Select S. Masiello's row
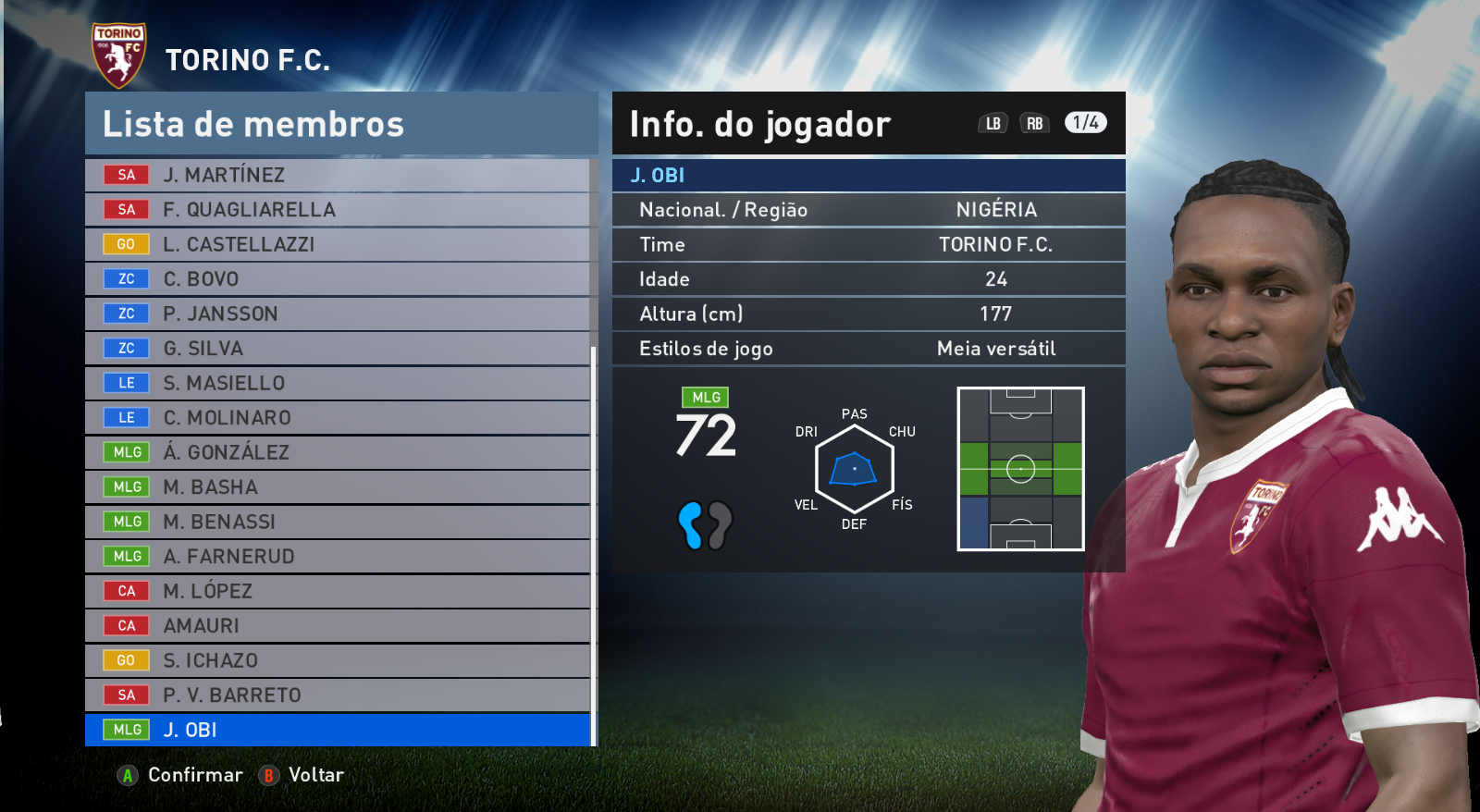Image resolution: width=1480 pixels, height=812 pixels. click(x=337, y=383)
